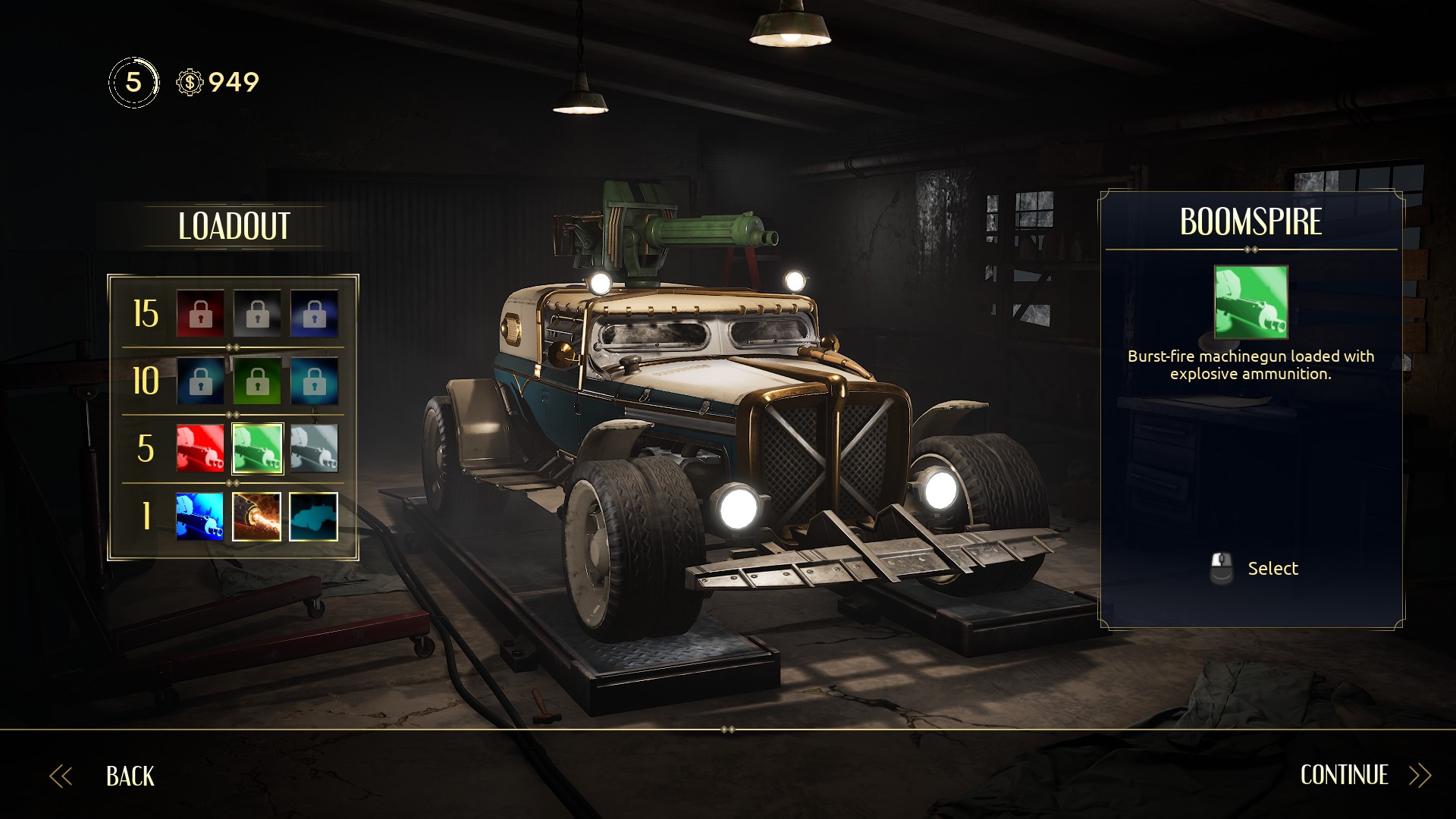Go back with the BACK button
The height and width of the screenshot is (819, 1456).
pos(129,776)
